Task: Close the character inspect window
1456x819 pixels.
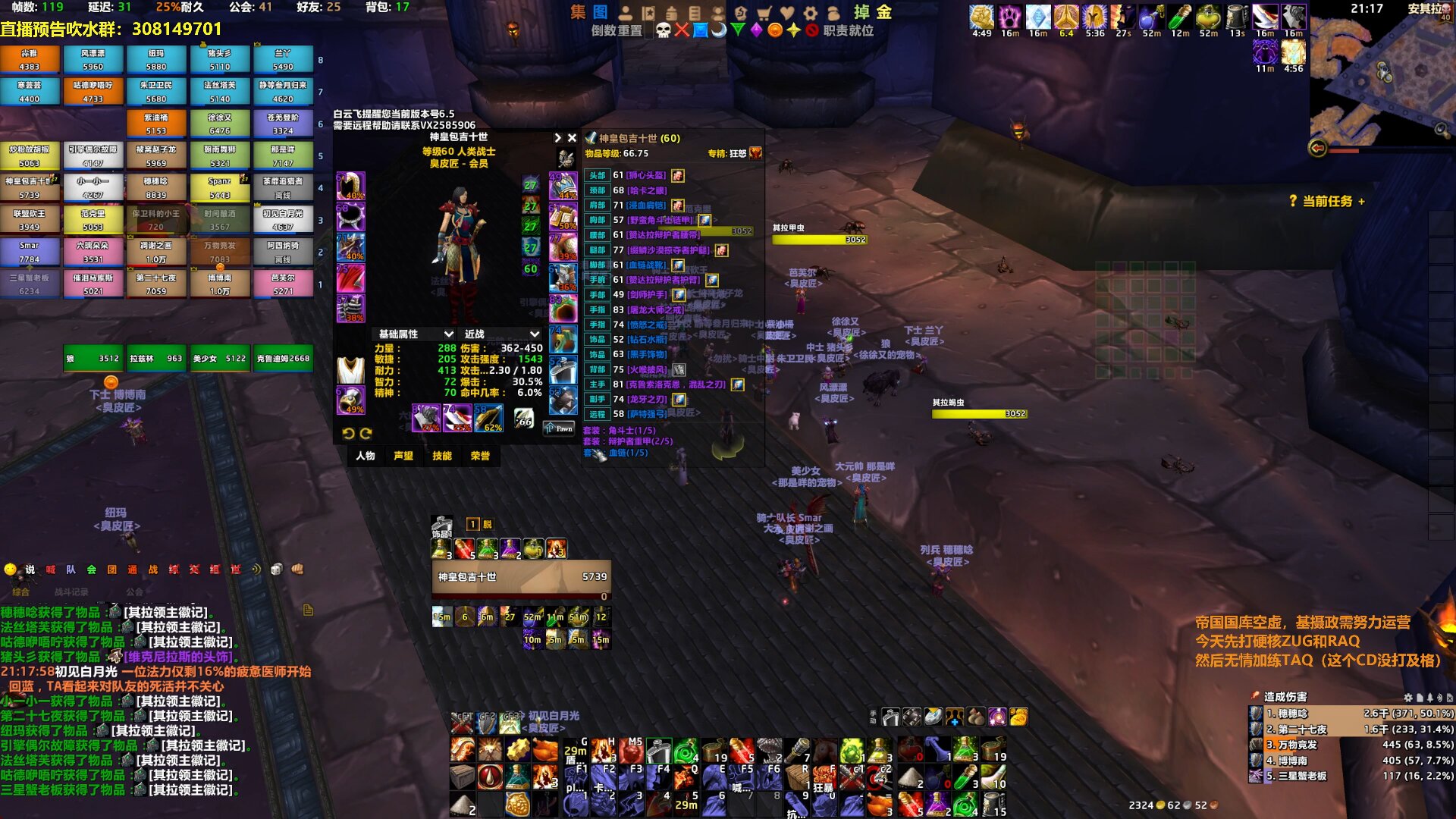Action: (572, 138)
